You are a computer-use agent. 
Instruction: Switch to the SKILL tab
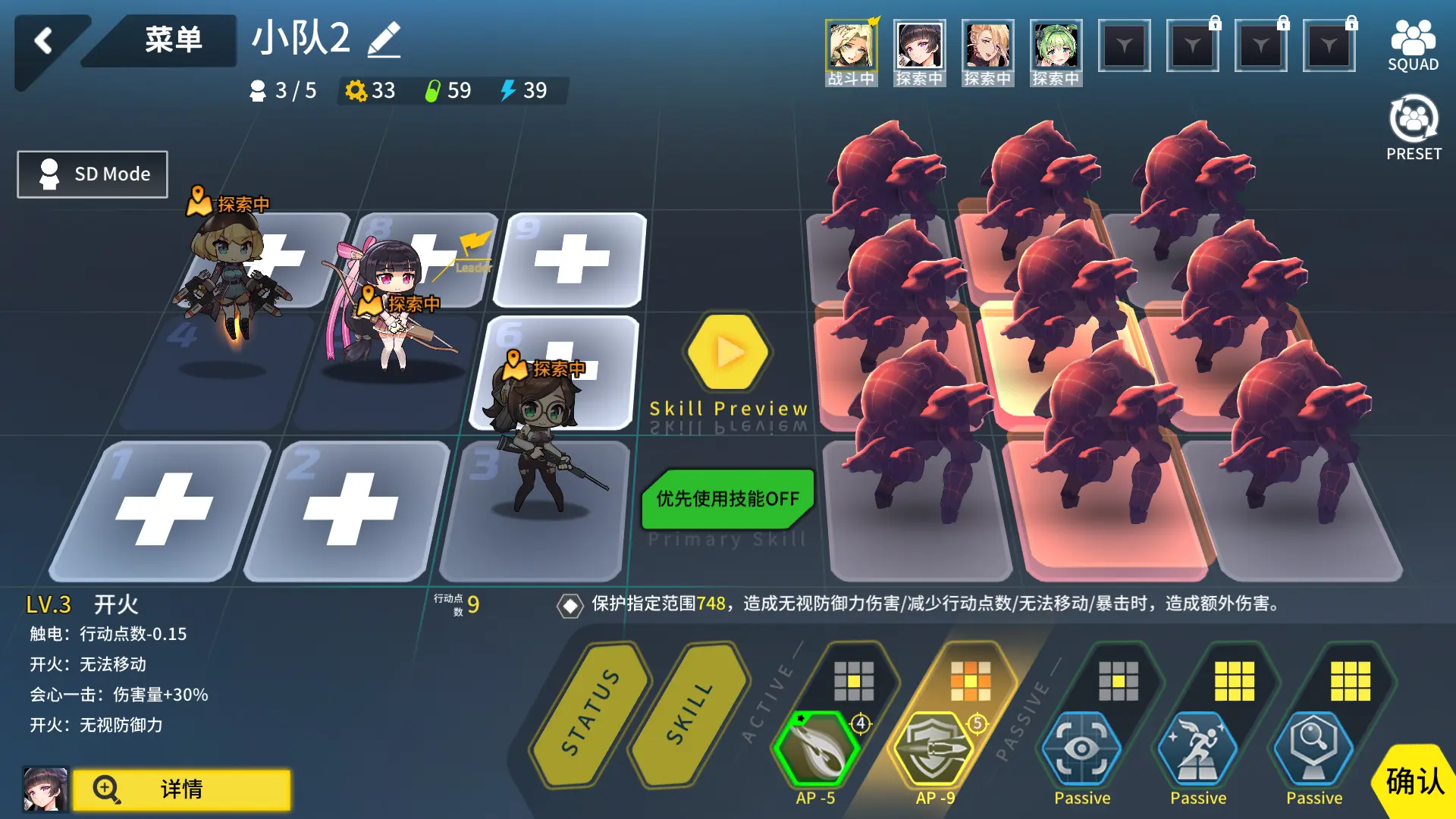[689, 717]
